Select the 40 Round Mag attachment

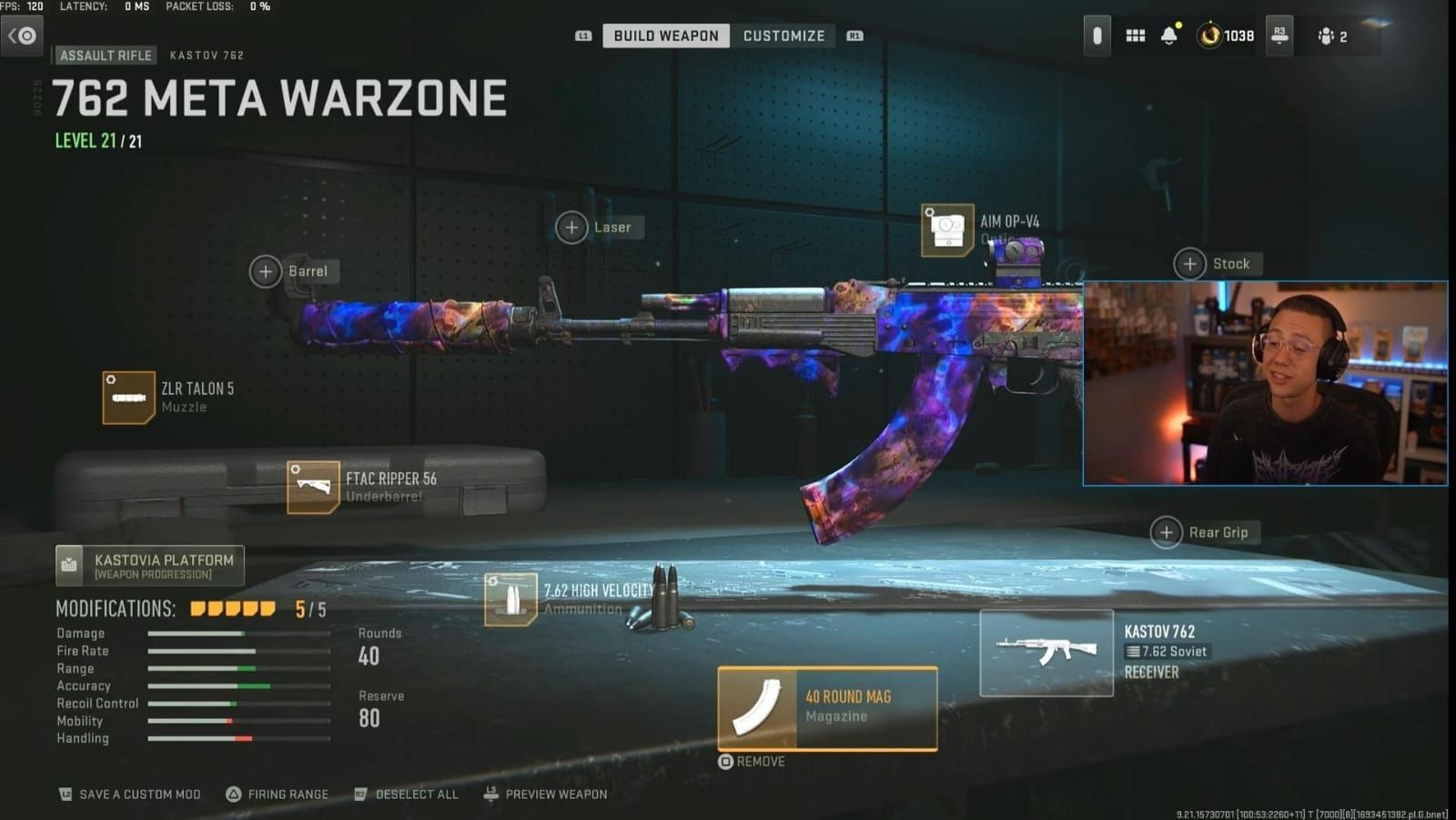(826, 710)
